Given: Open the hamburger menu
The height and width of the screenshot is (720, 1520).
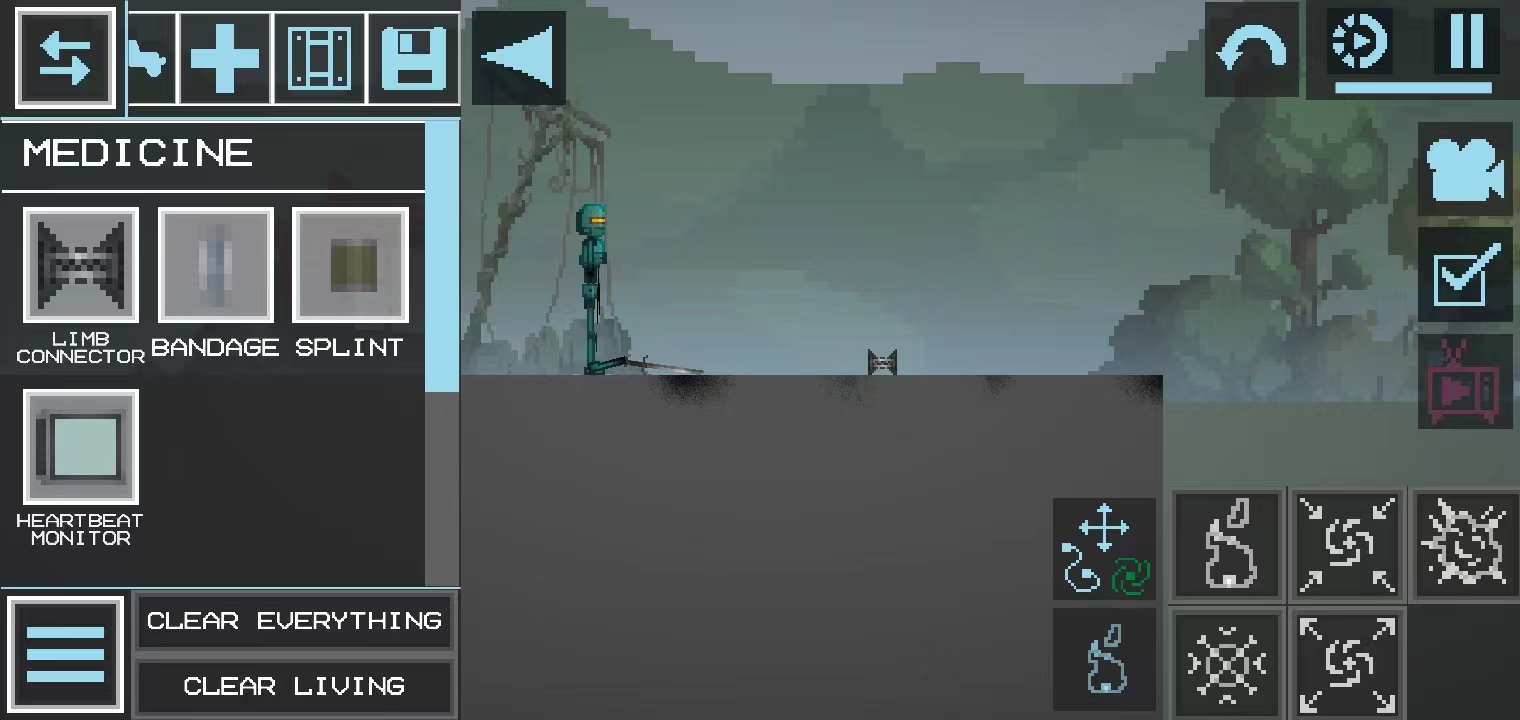Looking at the screenshot, I should point(65,655).
